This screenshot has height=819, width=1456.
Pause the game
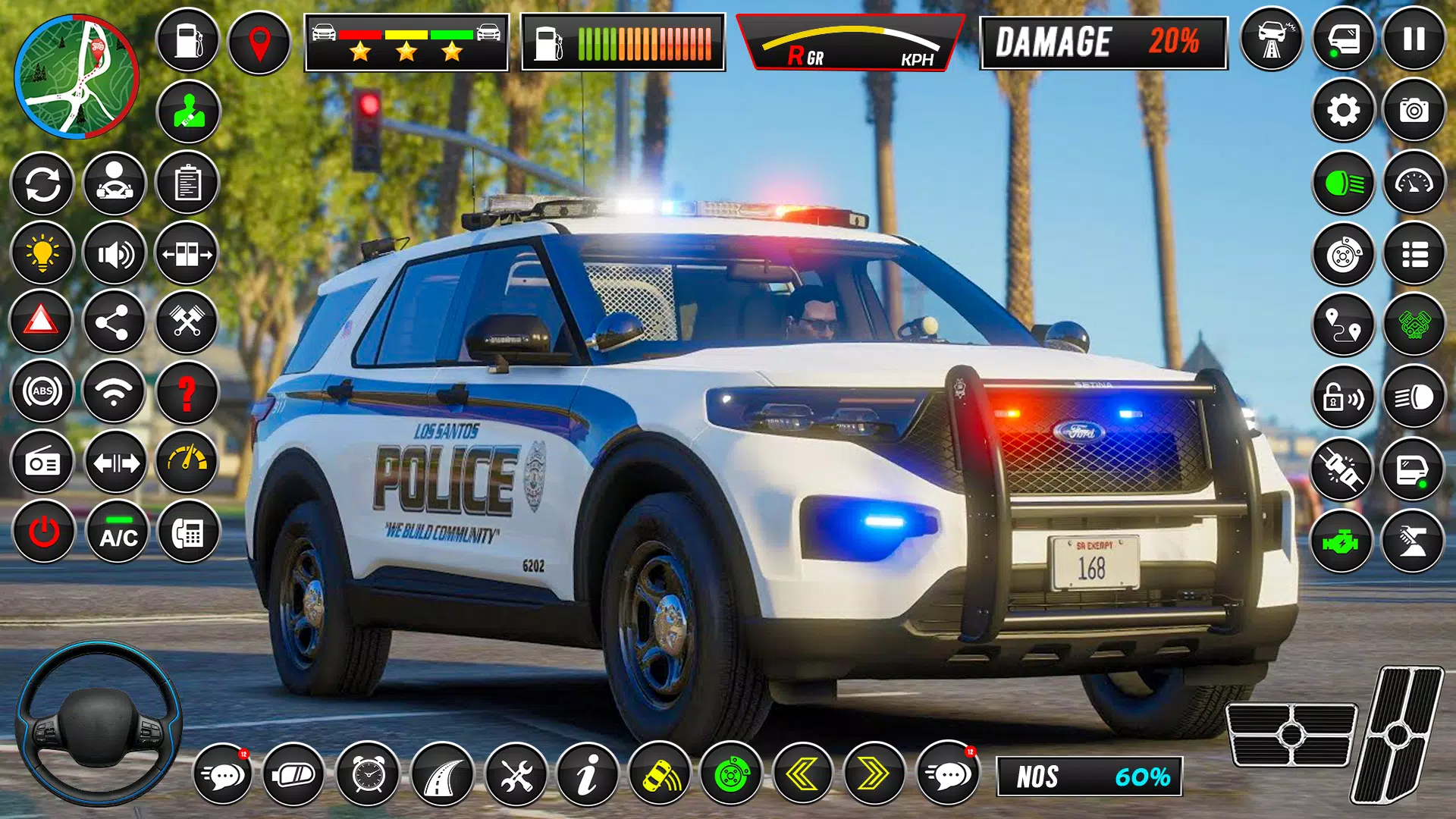click(1414, 39)
